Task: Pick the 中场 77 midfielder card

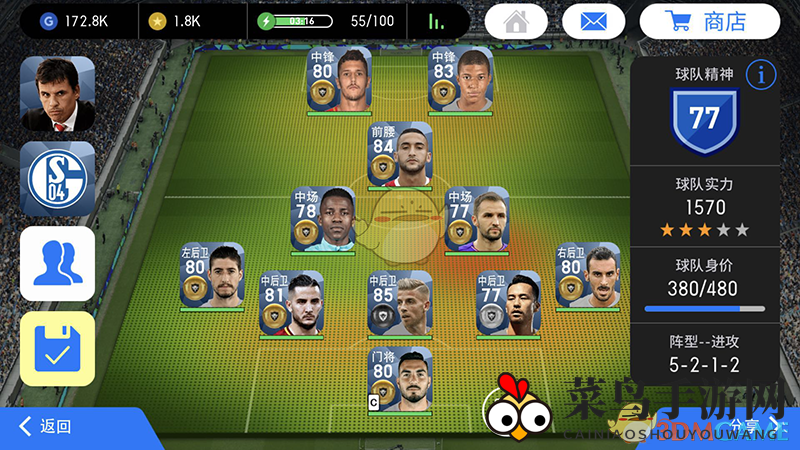Action: click(x=477, y=219)
